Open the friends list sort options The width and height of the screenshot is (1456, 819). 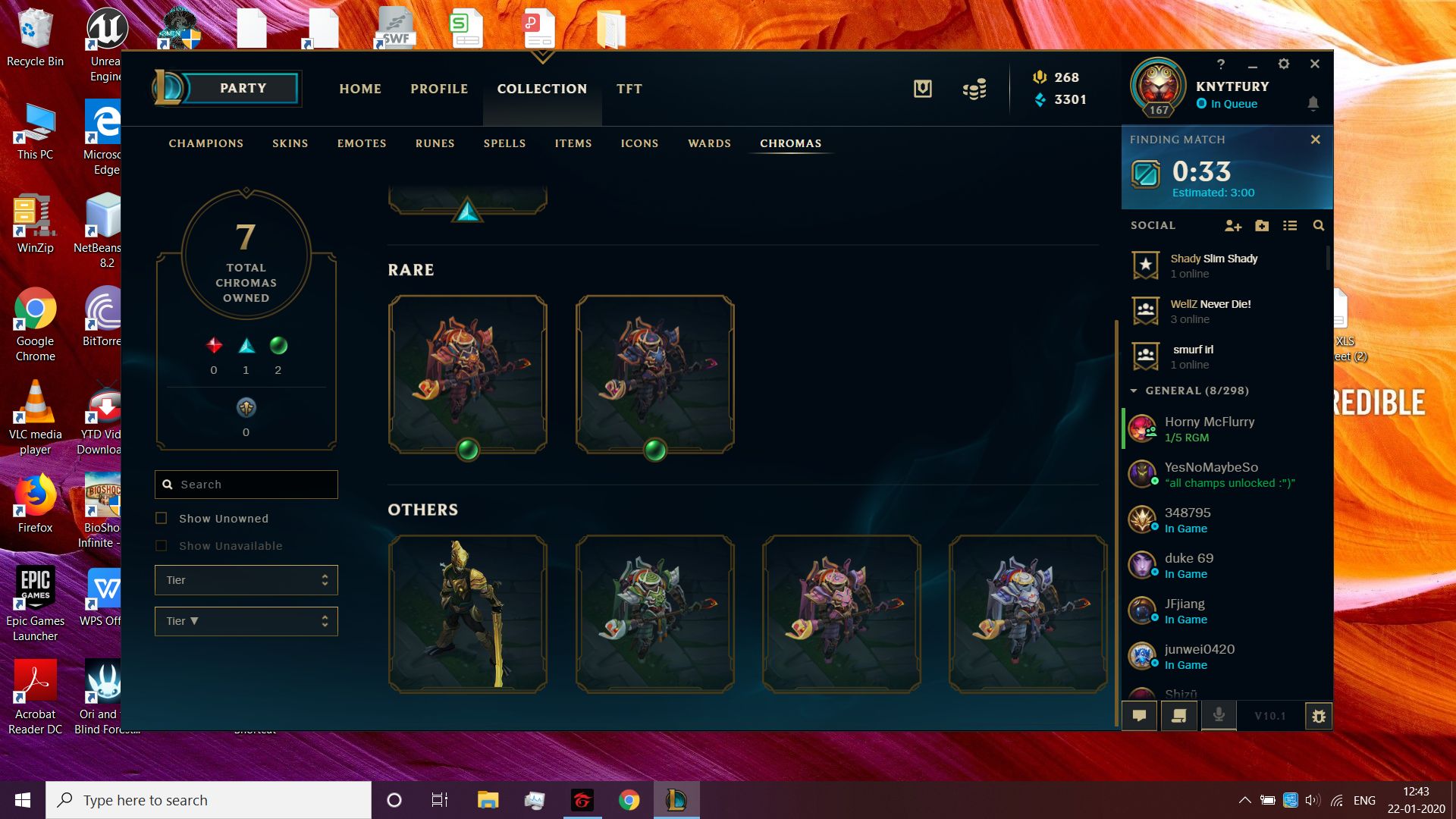click(1290, 225)
